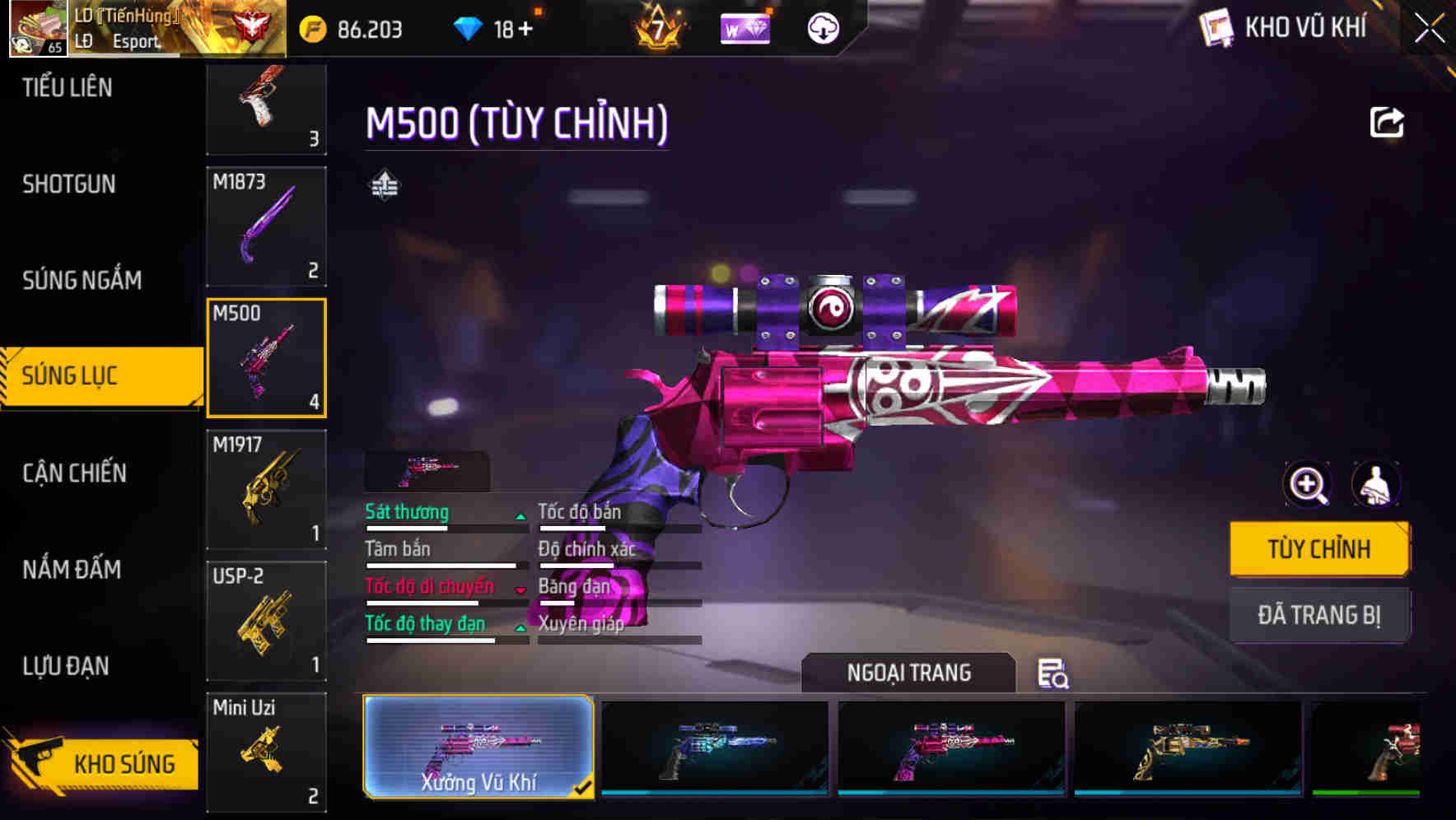Zoom the weapon with the magnifier icon
This screenshot has height=820, width=1456.
[1305, 485]
